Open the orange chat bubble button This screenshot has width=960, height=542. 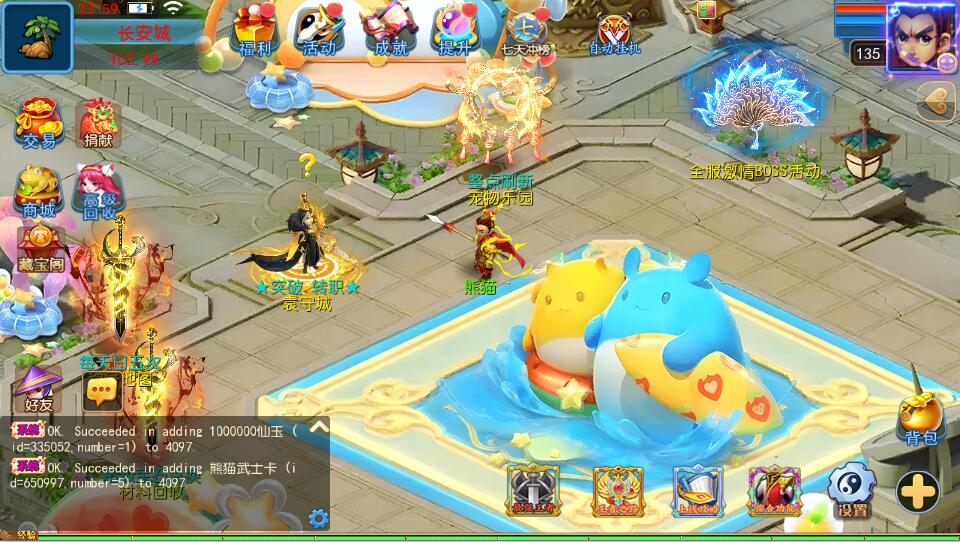click(103, 391)
